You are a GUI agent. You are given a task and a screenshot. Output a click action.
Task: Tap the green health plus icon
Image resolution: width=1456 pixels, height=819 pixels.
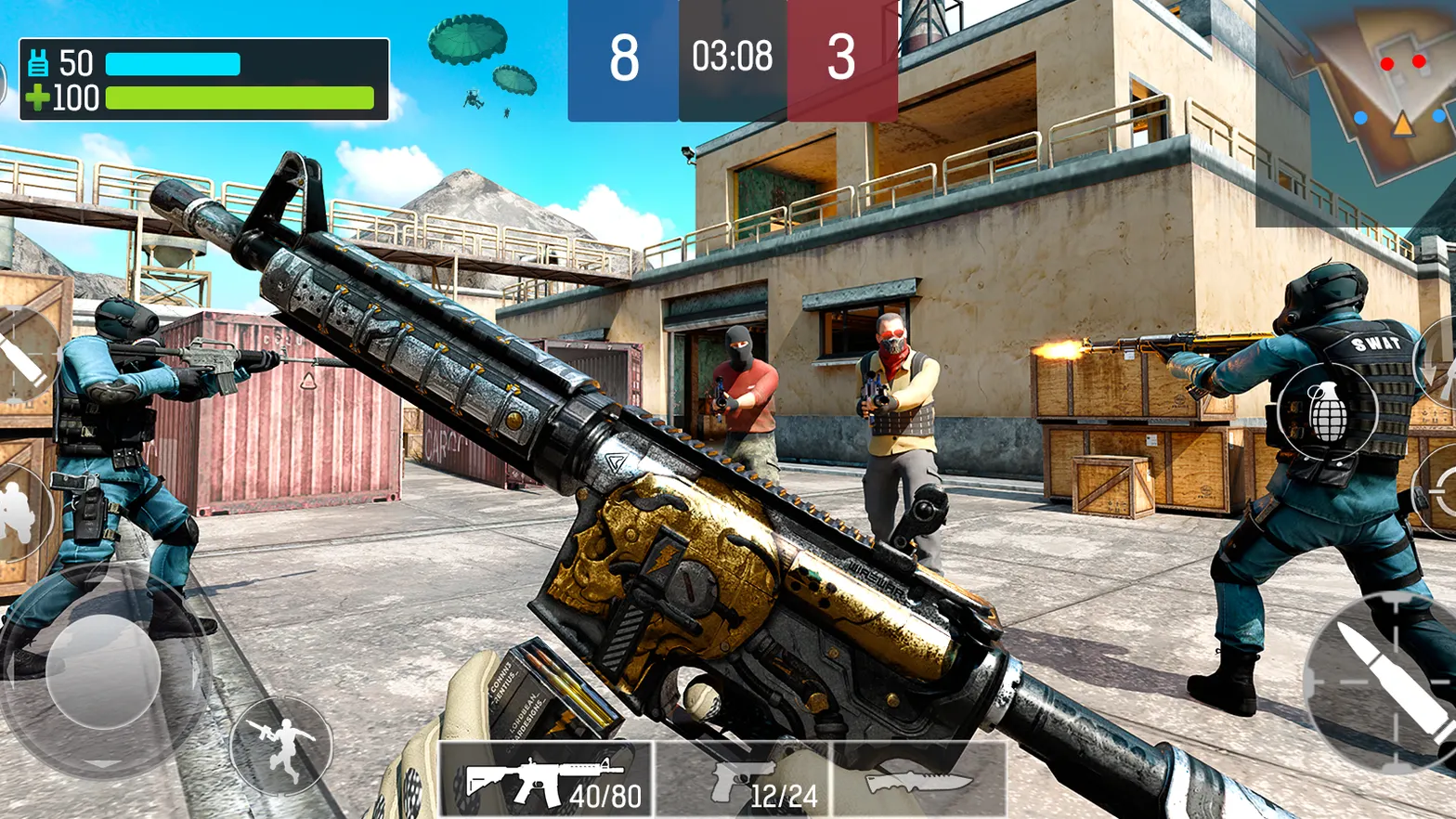point(38,97)
